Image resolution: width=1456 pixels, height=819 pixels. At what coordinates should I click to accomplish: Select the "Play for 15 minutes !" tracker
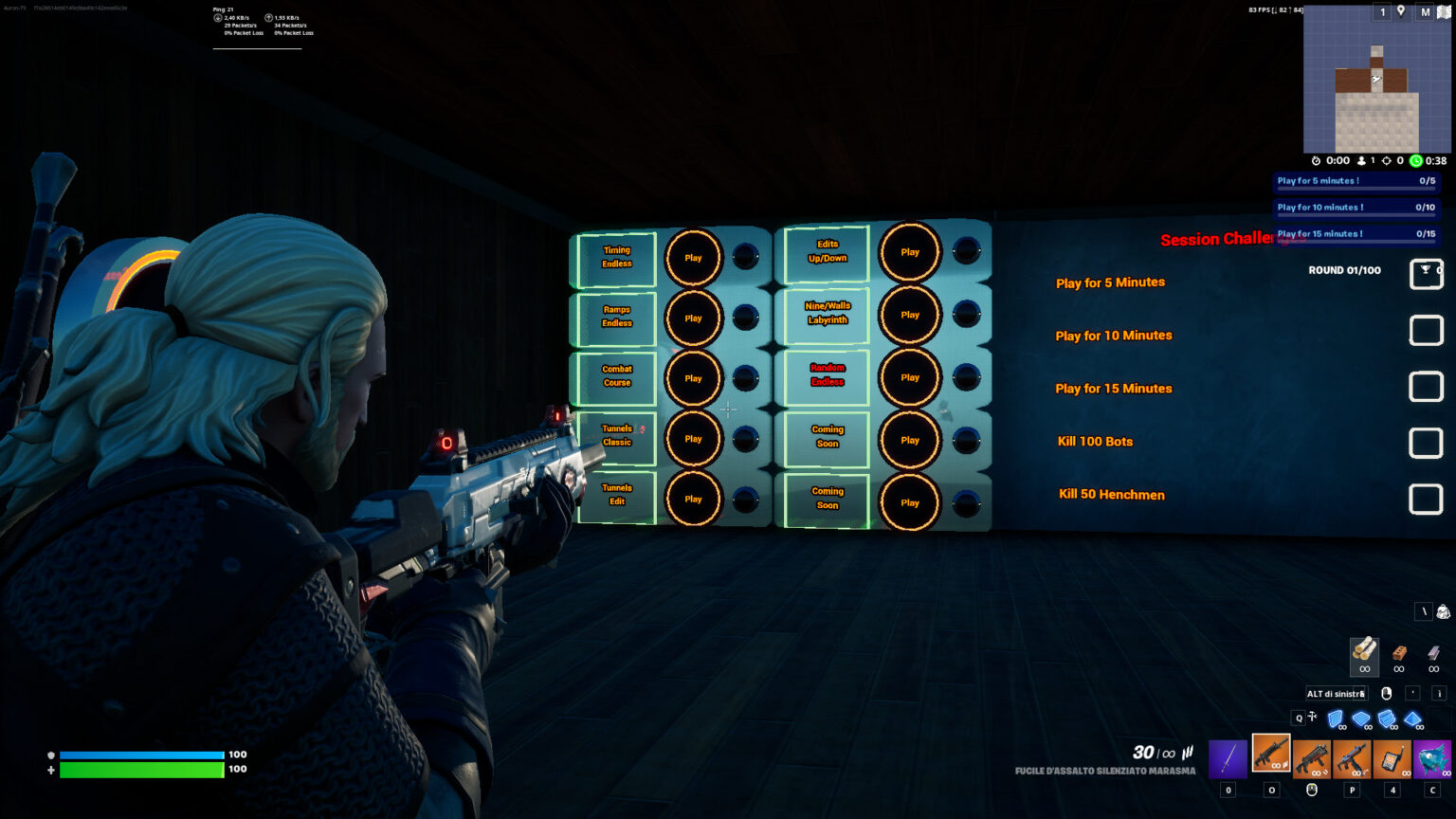(x=1356, y=234)
